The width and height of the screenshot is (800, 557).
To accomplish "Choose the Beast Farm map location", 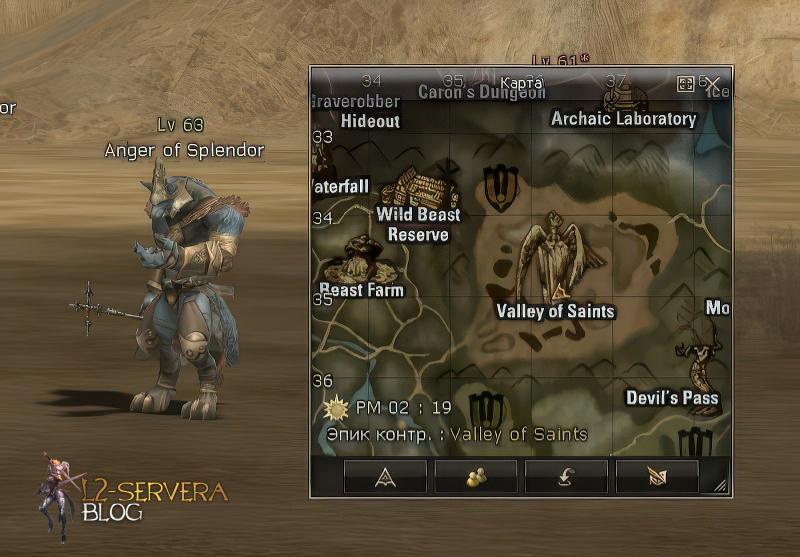I will coord(361,262).
